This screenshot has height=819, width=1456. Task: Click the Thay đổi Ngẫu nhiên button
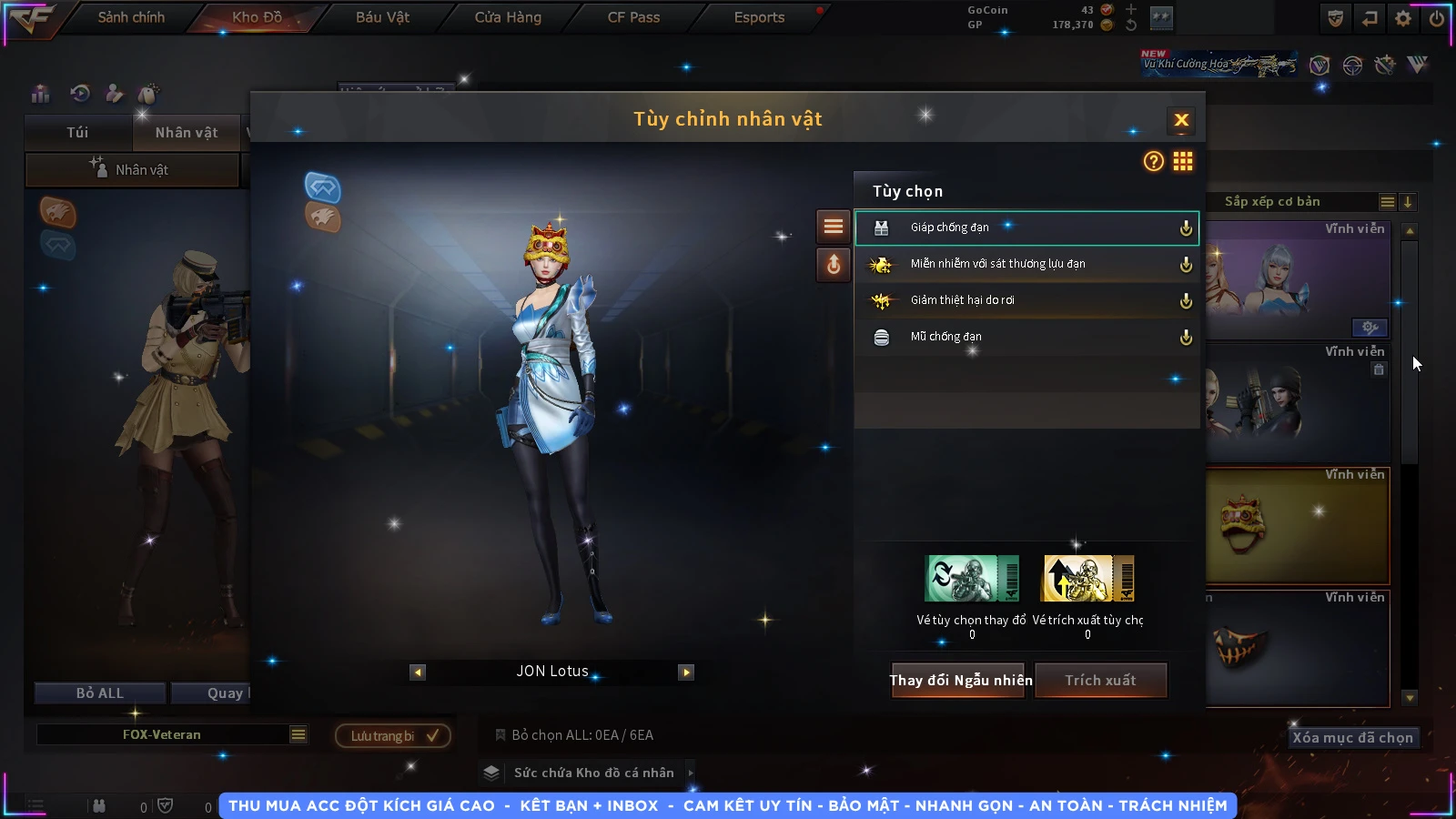coord(960,680)
